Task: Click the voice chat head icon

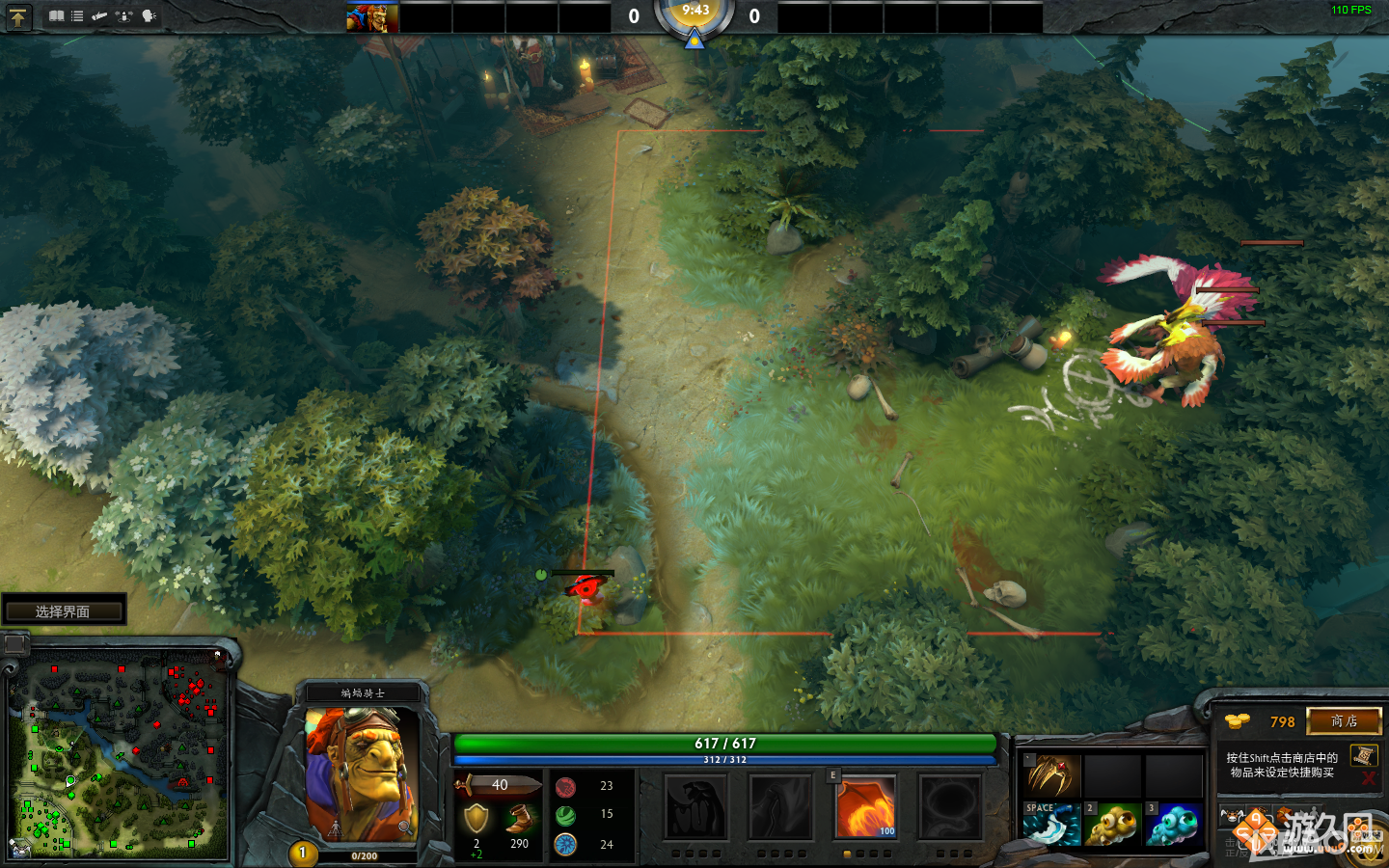Action: [148, 16]
